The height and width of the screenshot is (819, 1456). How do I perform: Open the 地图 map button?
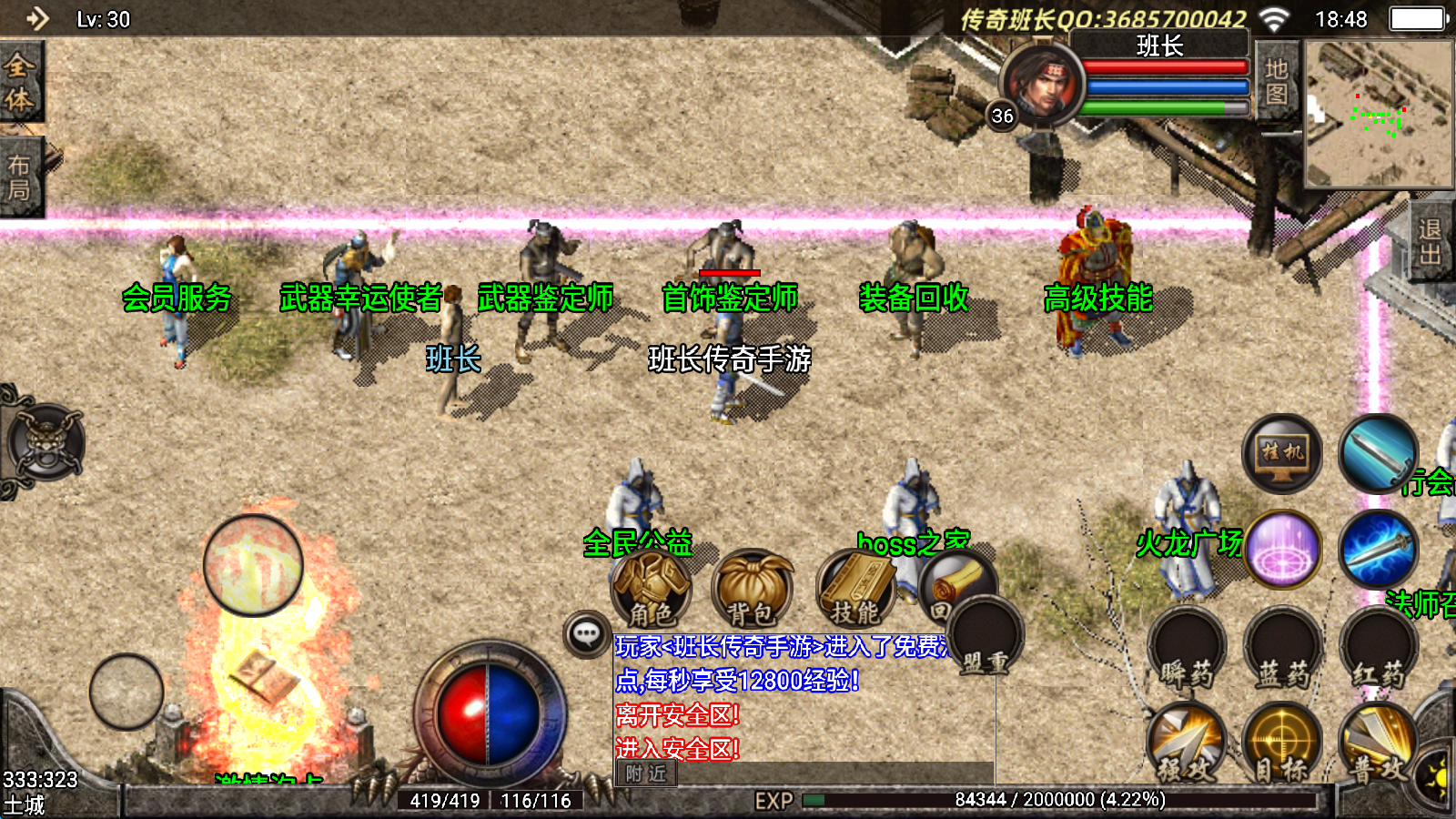click(1276, 82)
